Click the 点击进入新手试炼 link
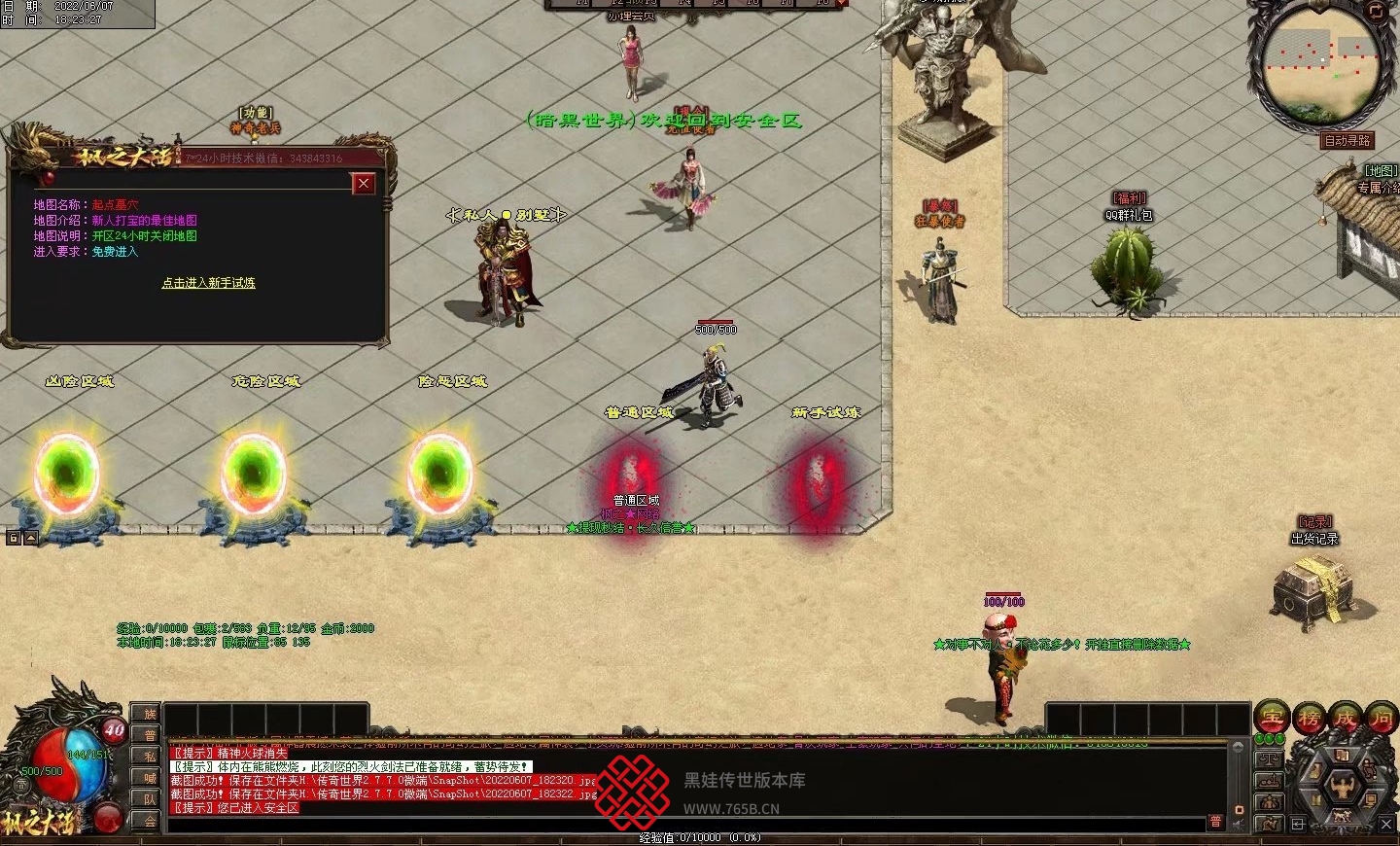 coord(208,283)
